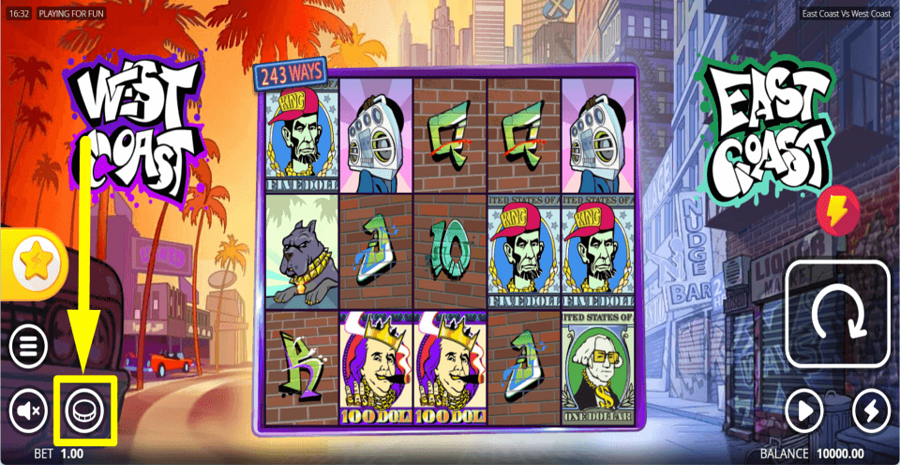
Task: Open the bet chip selector
Action: click(x=85, y=409)
